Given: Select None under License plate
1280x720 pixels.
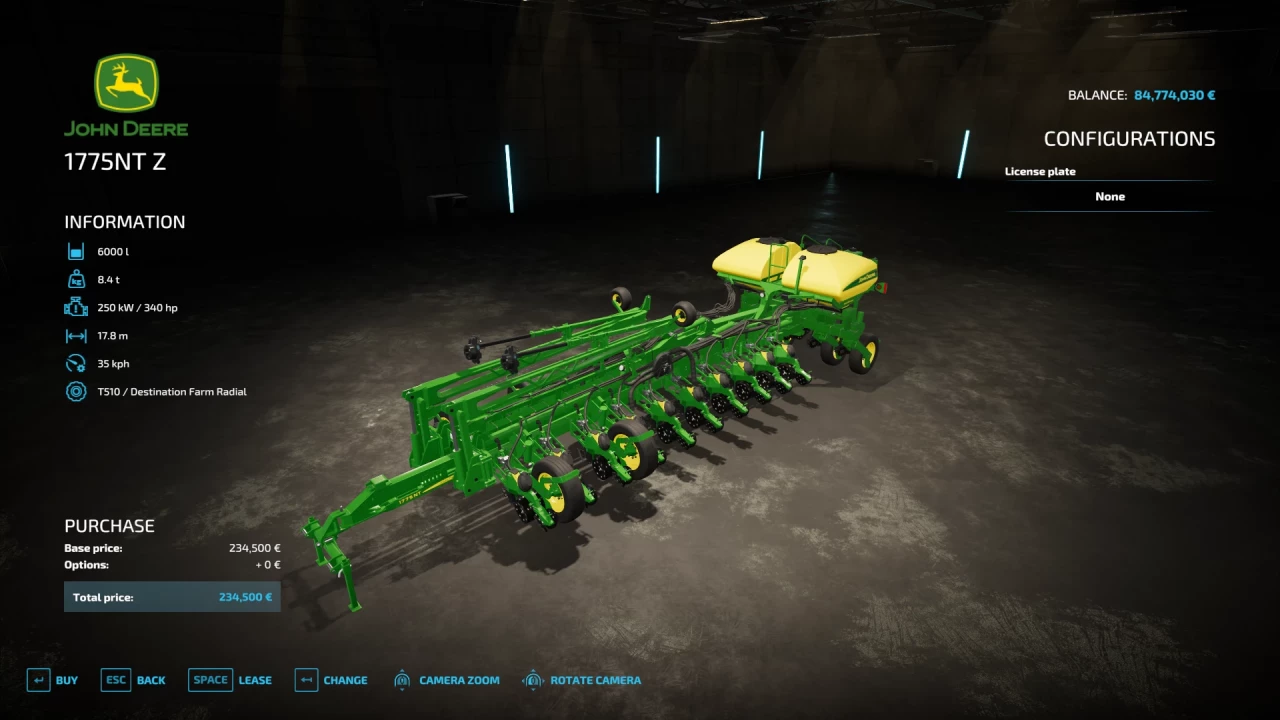Looking at the screenshot, I should (1110, 196).
